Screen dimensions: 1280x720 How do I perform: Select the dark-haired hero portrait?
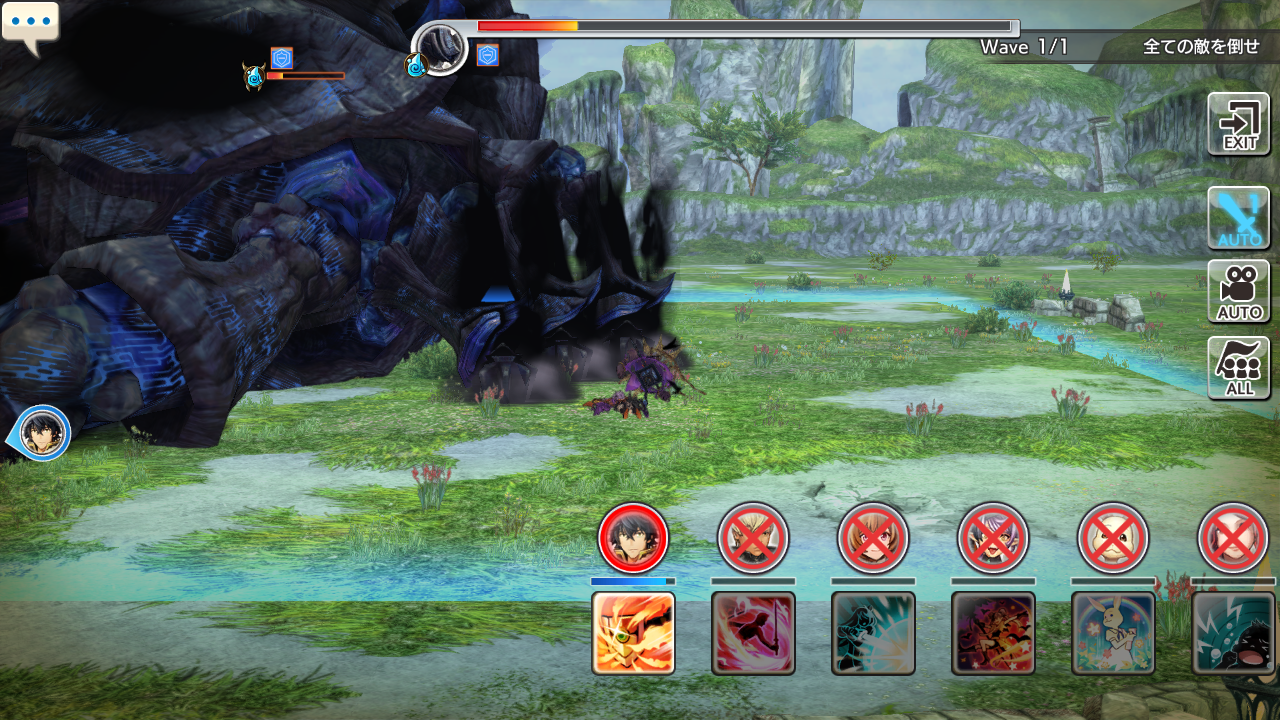pos(633,537)
